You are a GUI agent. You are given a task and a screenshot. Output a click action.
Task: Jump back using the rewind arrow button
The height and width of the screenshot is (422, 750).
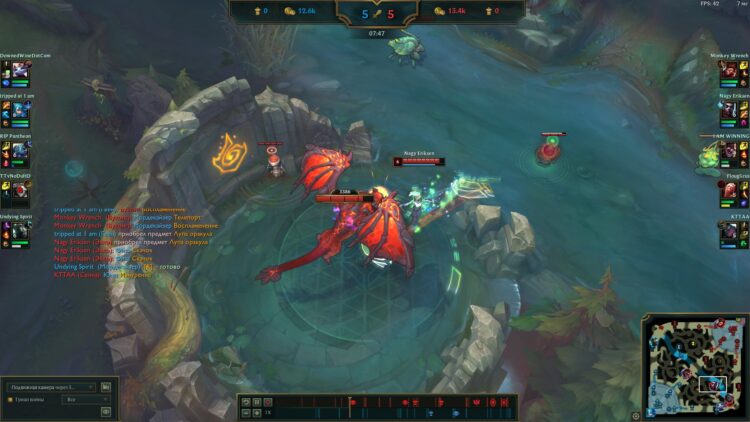(x=245, y=402)
